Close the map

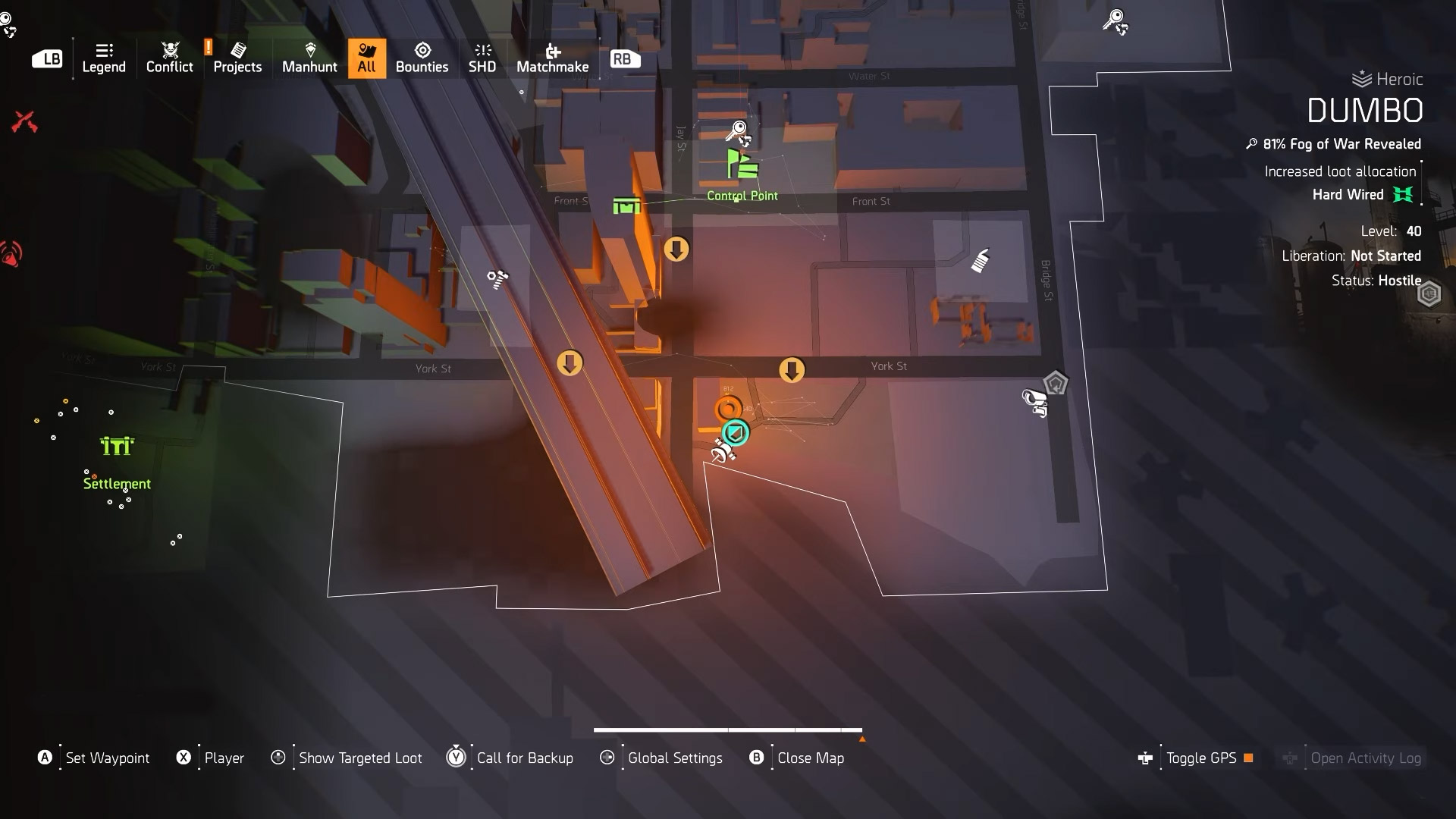pos(810,758)
